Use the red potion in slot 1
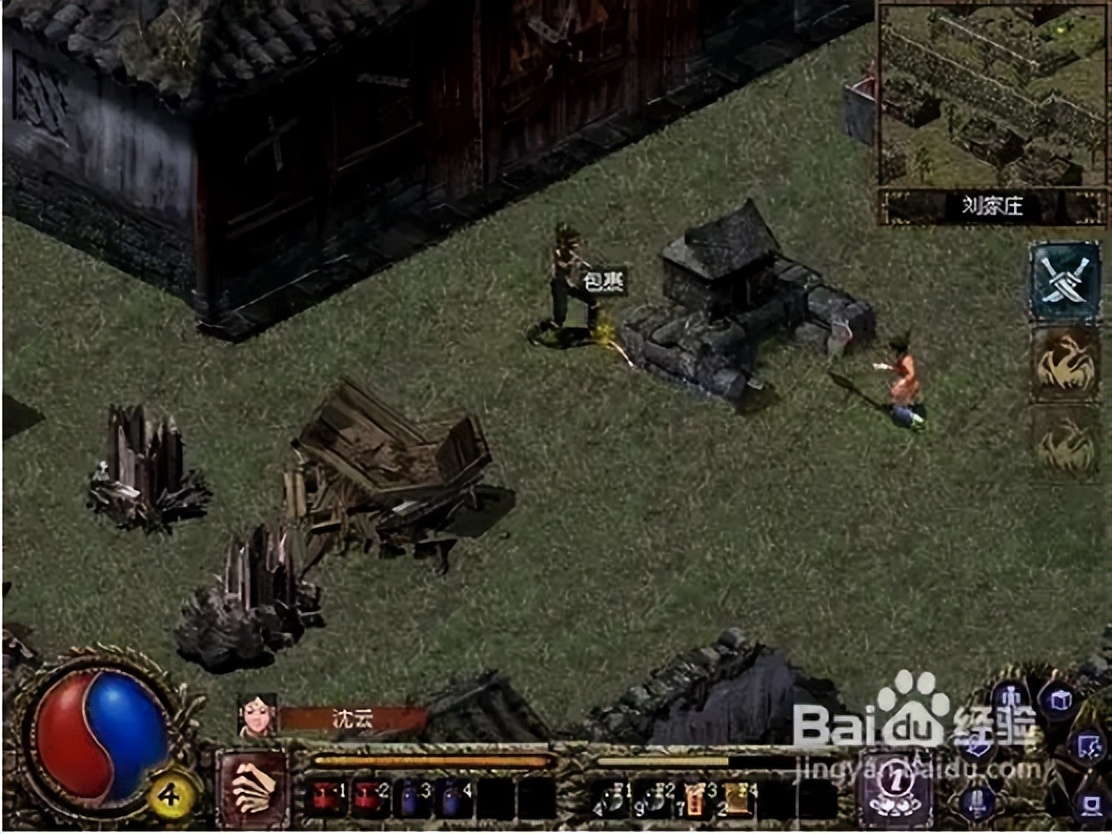This screenshot has height=834, width=1112. (x=323, y=799)
